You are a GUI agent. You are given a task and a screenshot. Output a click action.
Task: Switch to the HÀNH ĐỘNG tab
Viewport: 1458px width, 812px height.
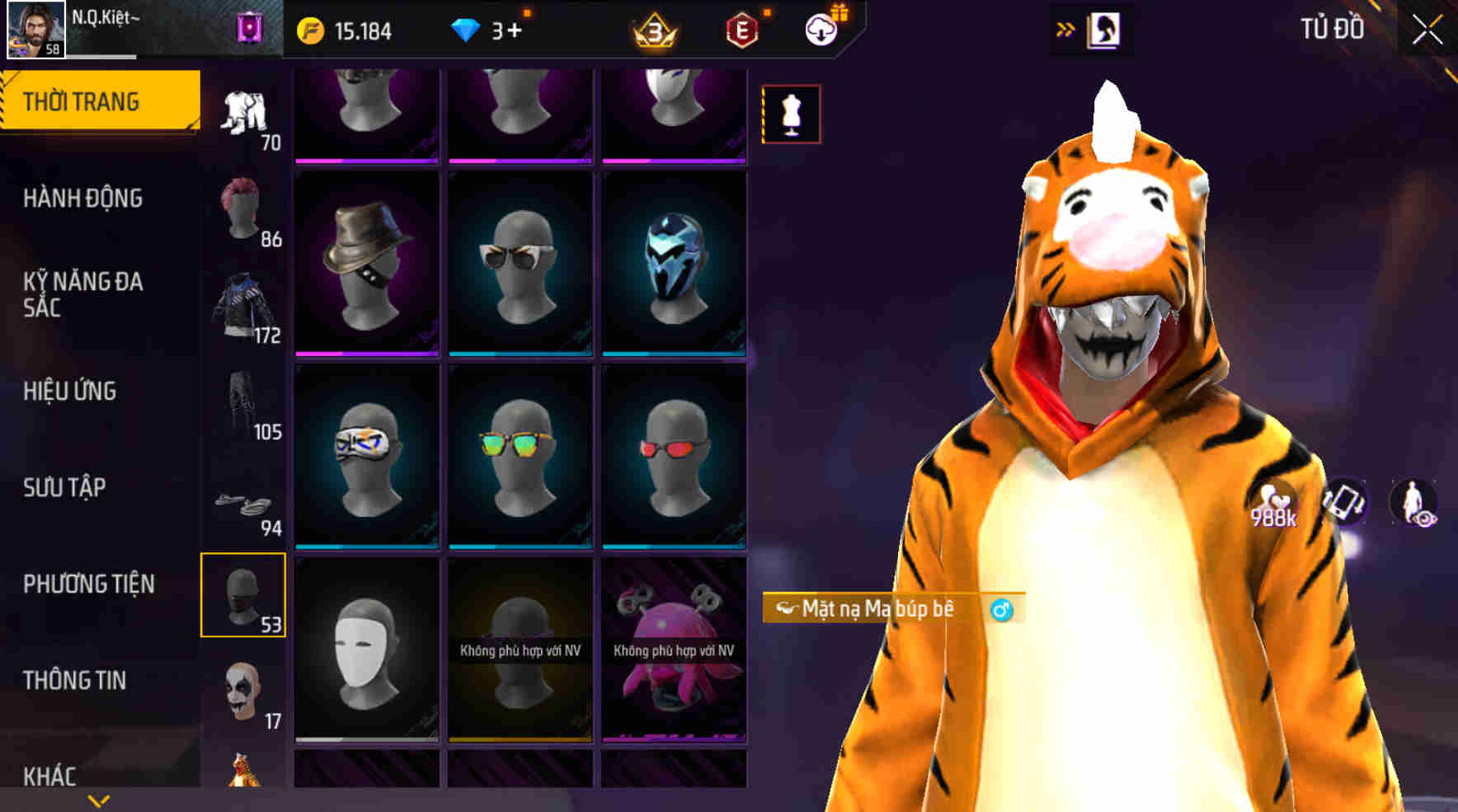coord(82,199)
